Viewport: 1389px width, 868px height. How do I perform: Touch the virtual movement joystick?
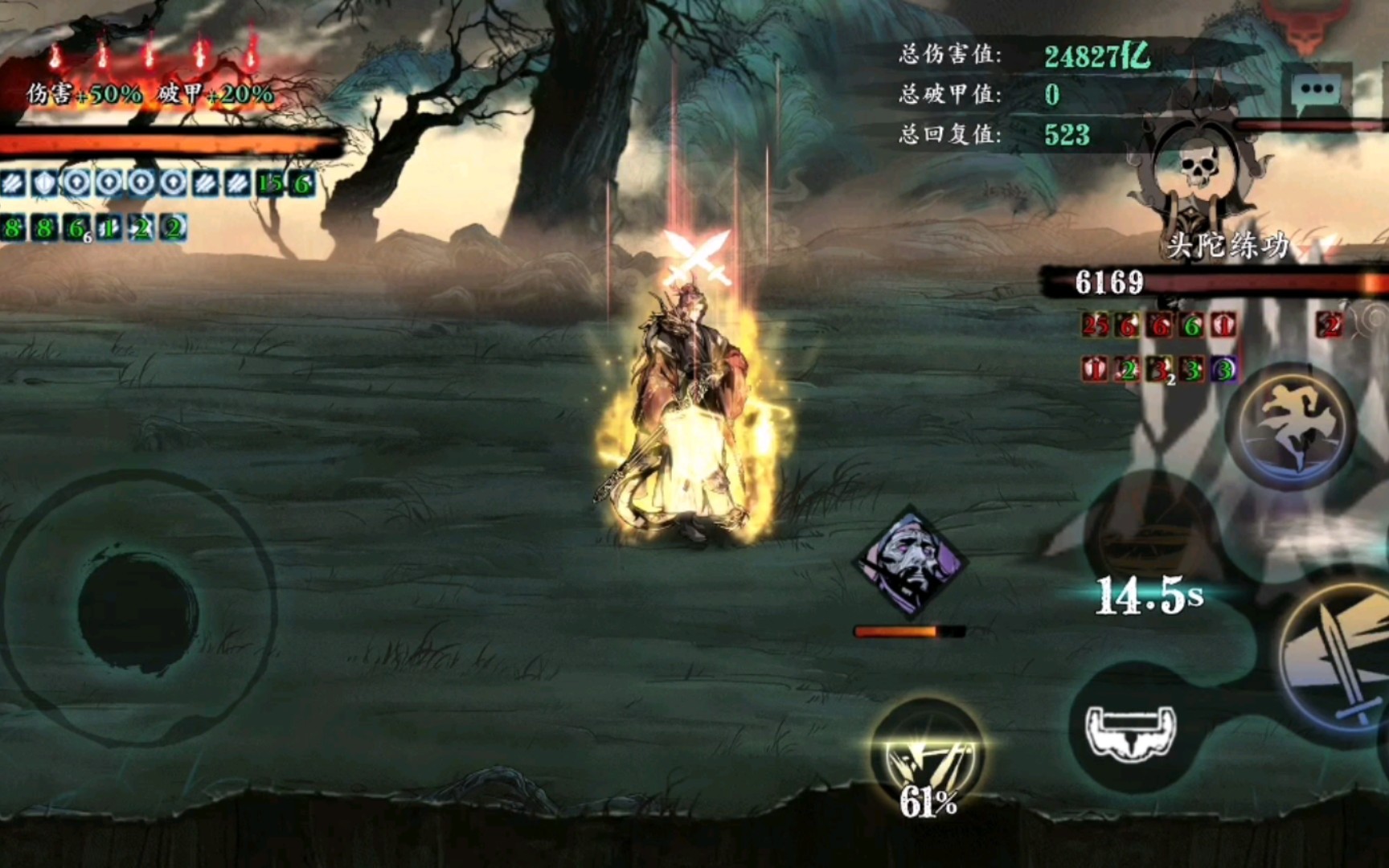[x=138, y=605]
